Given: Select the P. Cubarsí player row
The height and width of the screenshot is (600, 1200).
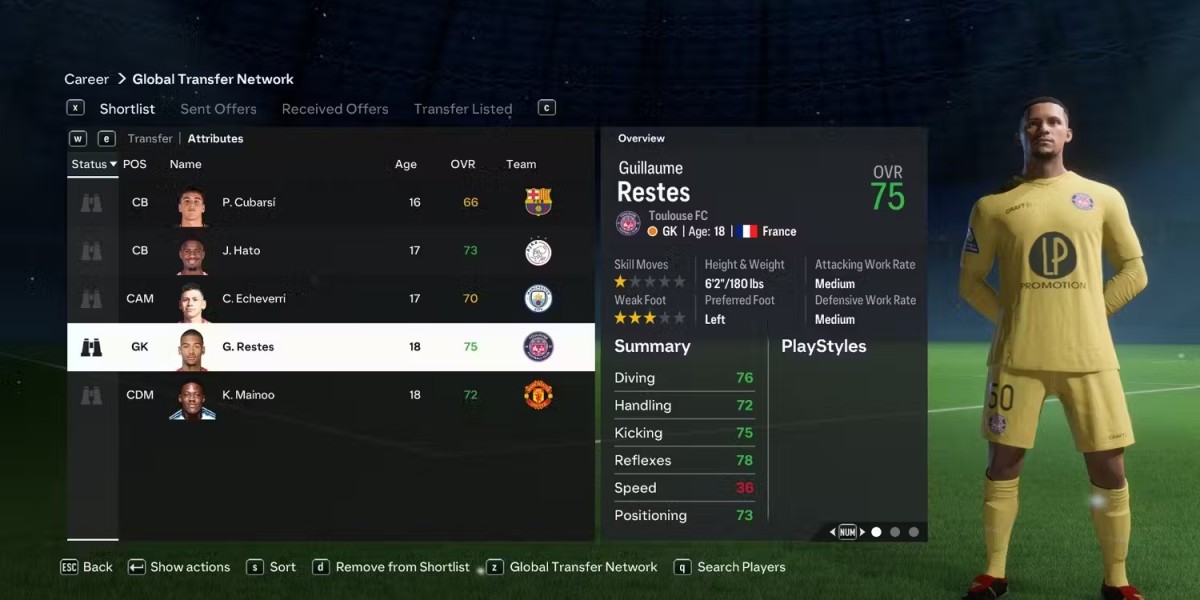Looking at the screenshot, I should click(x=330, y=202).
